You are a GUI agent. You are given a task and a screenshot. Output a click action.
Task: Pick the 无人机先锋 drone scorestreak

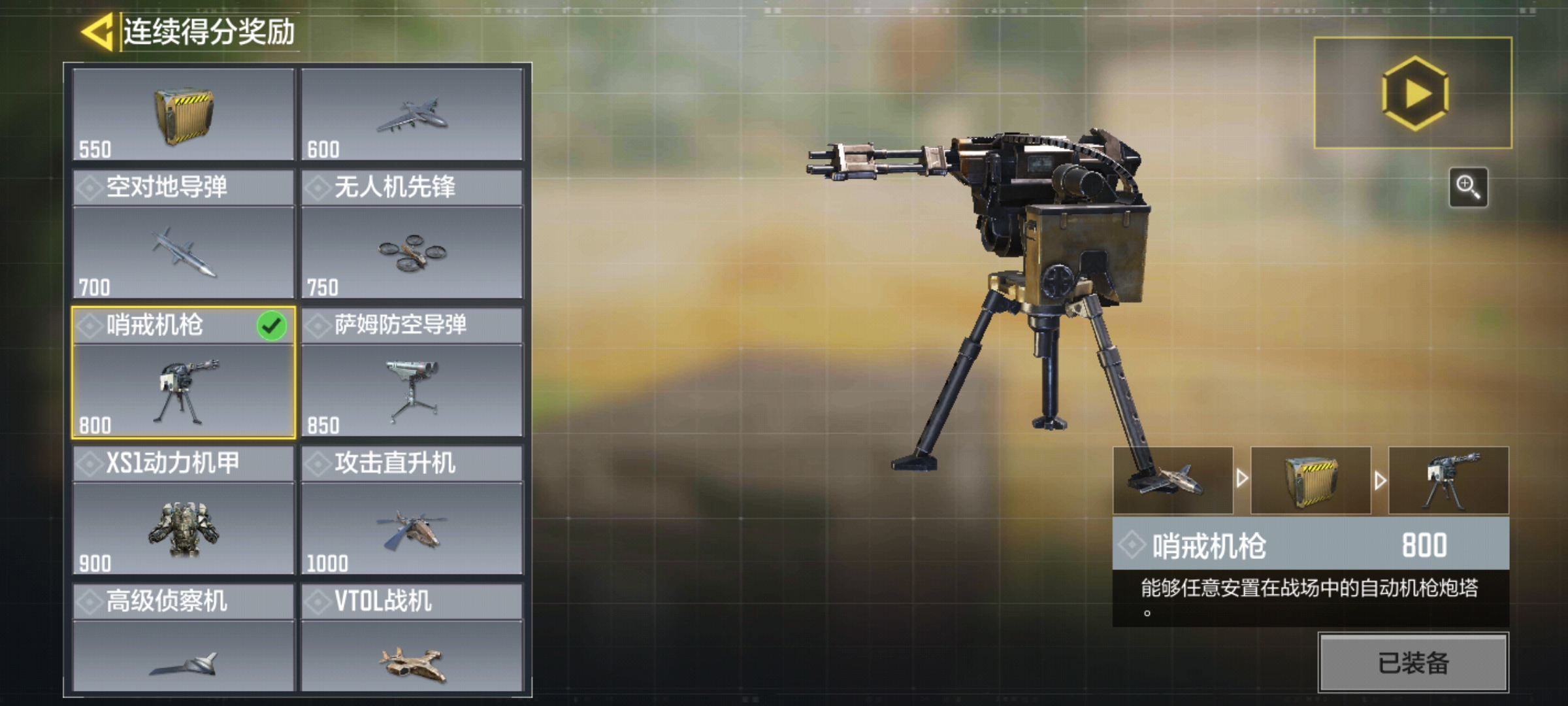412,235
